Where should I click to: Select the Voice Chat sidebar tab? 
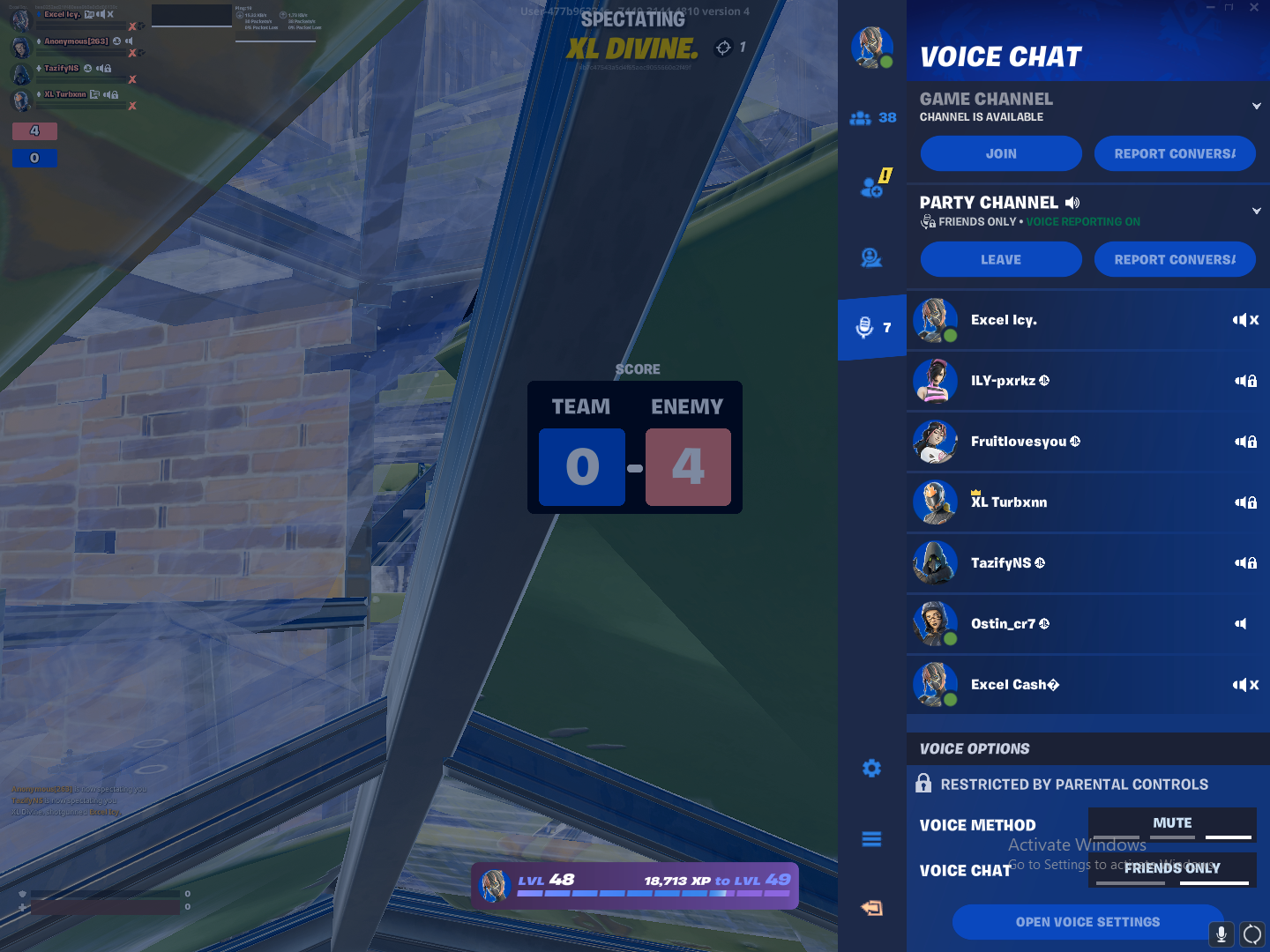point(872,328)
